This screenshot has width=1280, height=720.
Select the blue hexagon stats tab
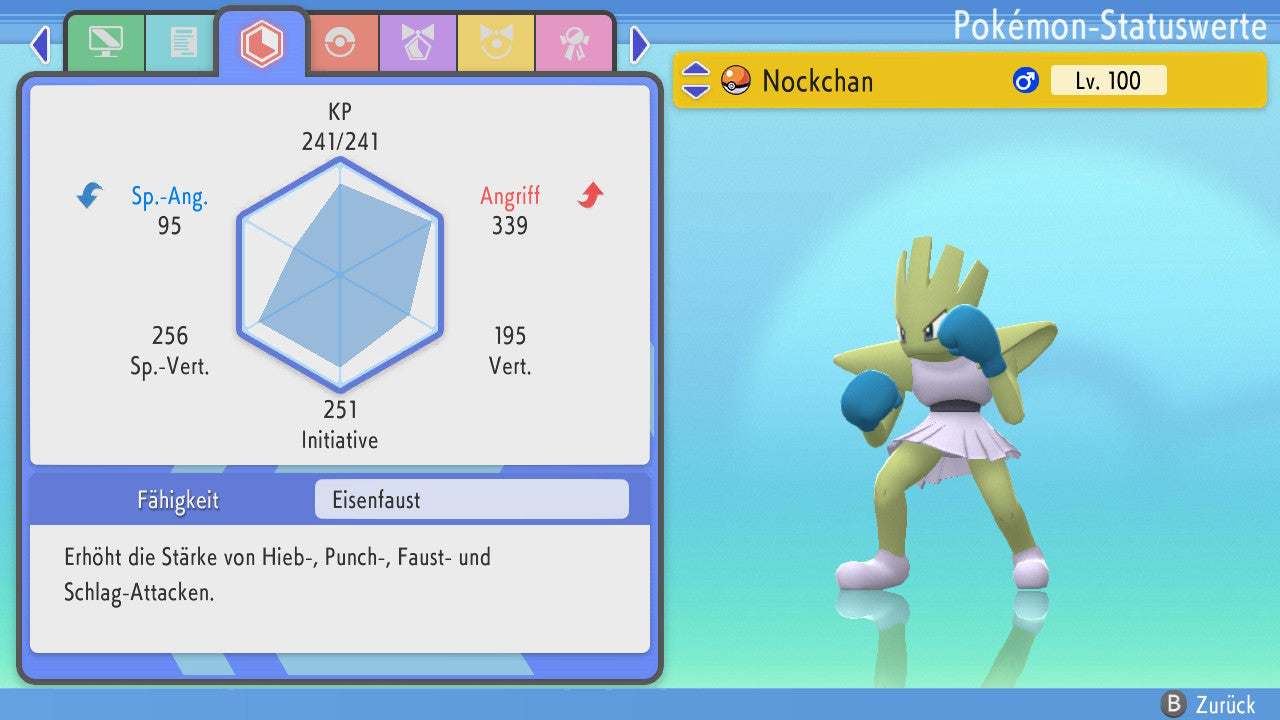(262, 43)
